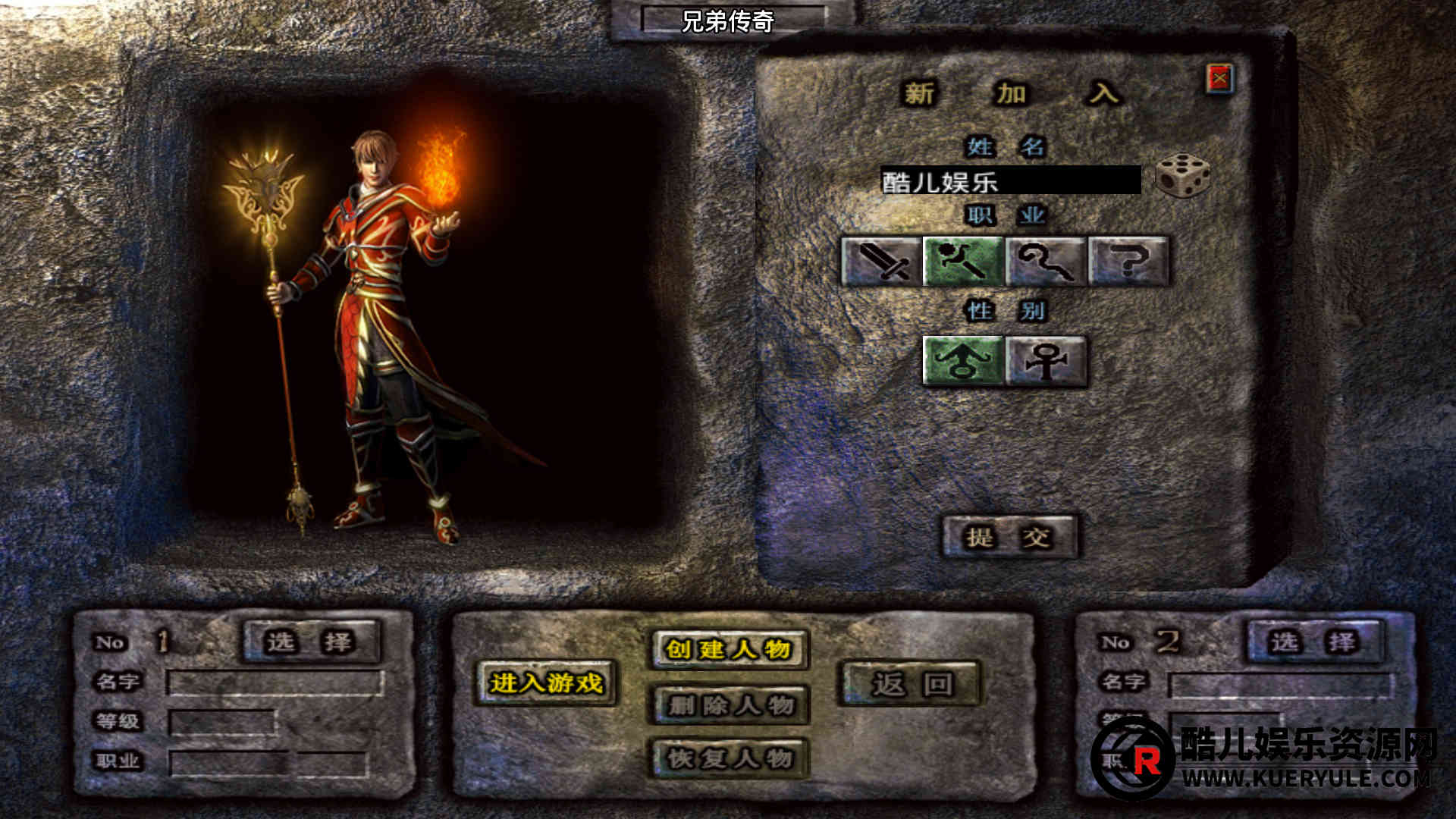The width and height of the screenshot is (1456, 819).
Task: Roll the dice for a random name
Action: click(x=1182, y=176)
